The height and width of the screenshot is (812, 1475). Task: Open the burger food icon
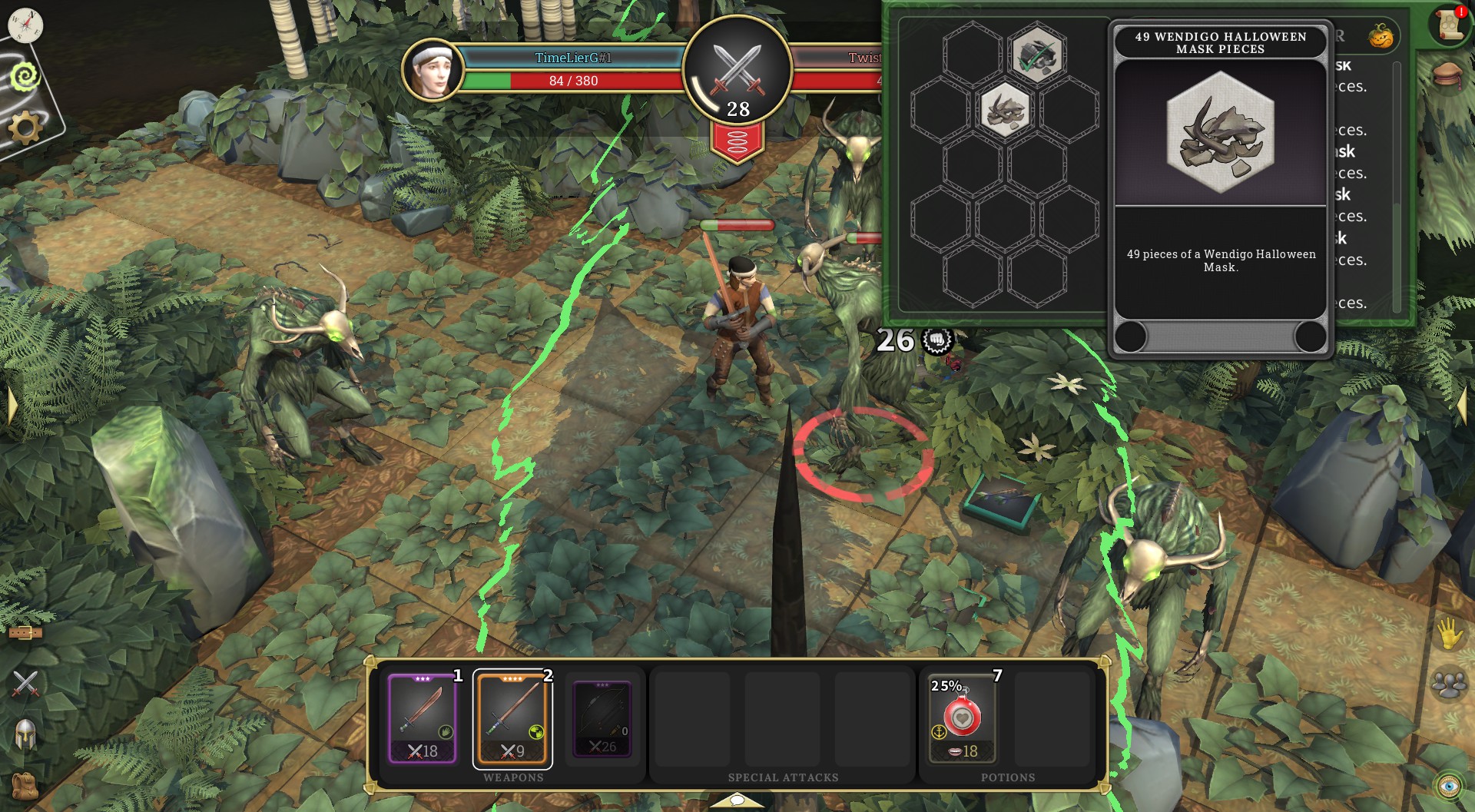(1448, 75)
